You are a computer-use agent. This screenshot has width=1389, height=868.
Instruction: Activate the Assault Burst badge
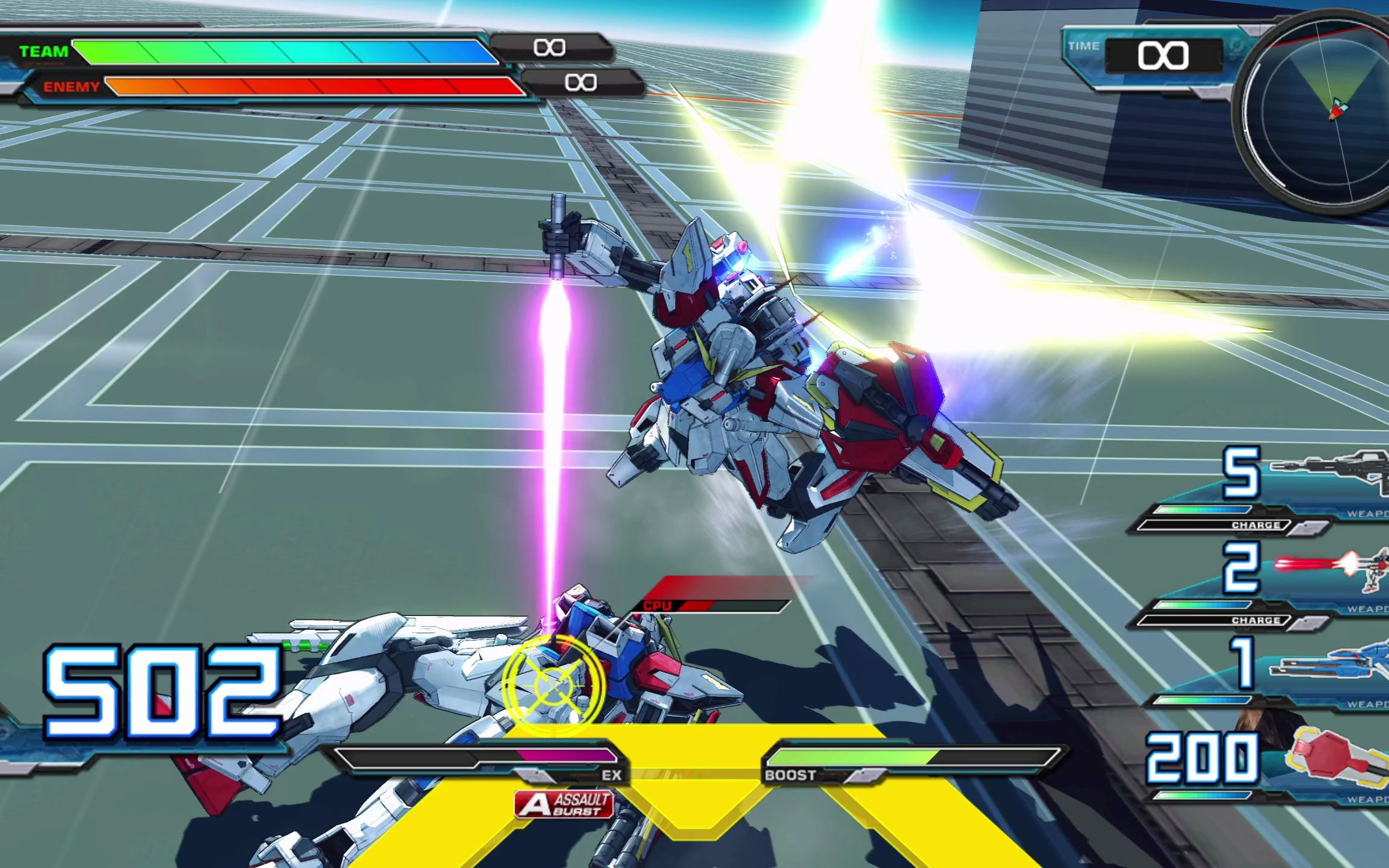(x=564, y=805)
